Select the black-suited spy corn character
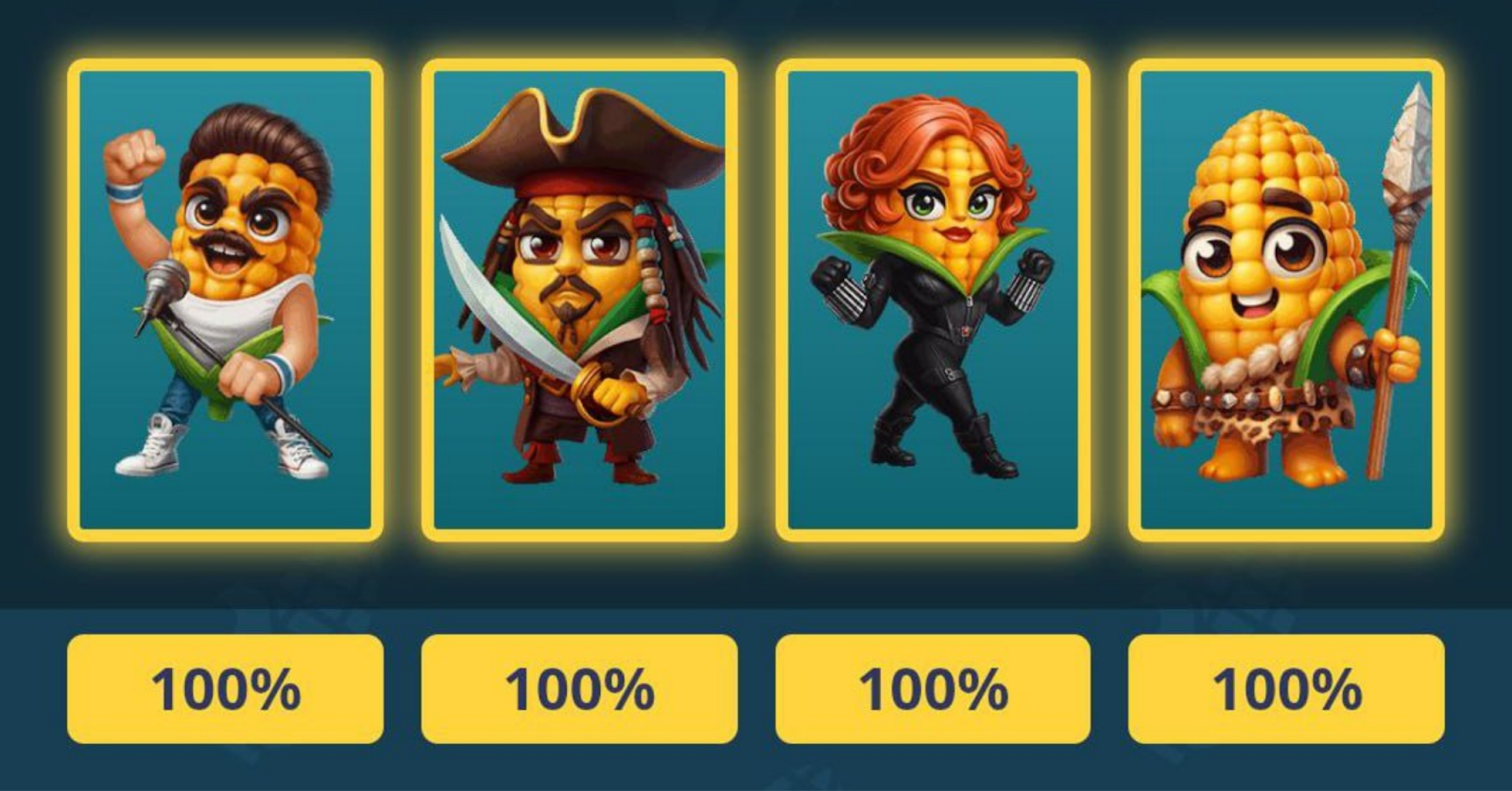 click(x=931, y=298)
